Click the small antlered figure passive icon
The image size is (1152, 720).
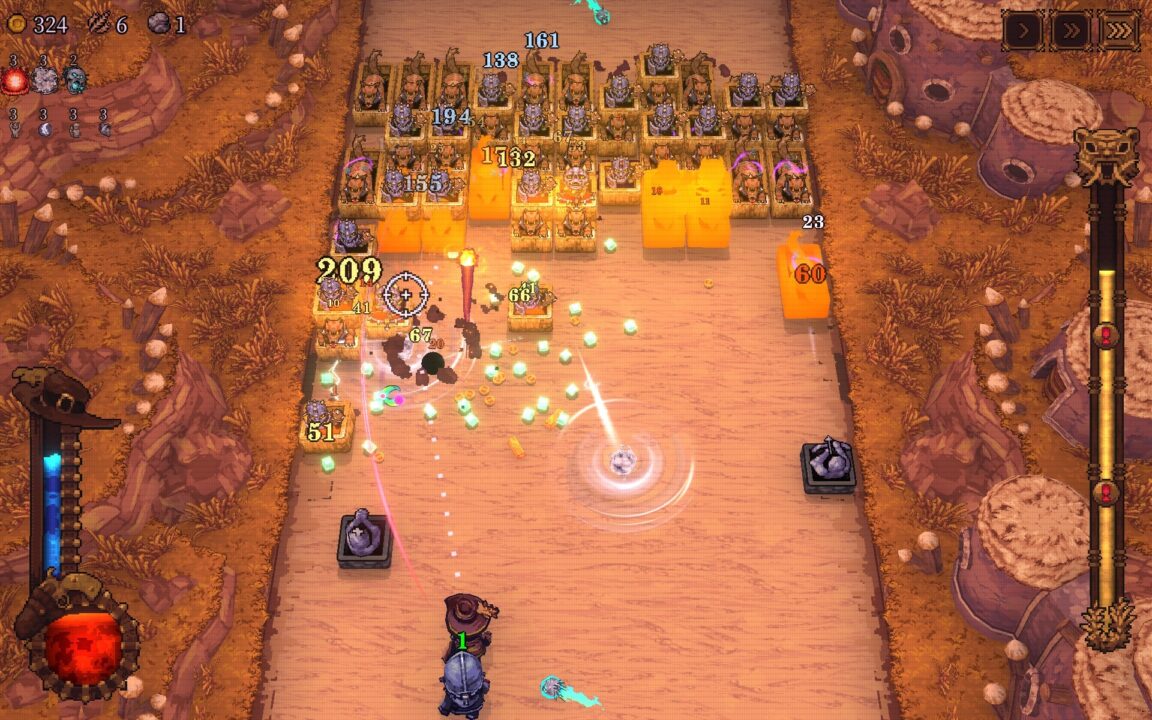click(15, 128)
